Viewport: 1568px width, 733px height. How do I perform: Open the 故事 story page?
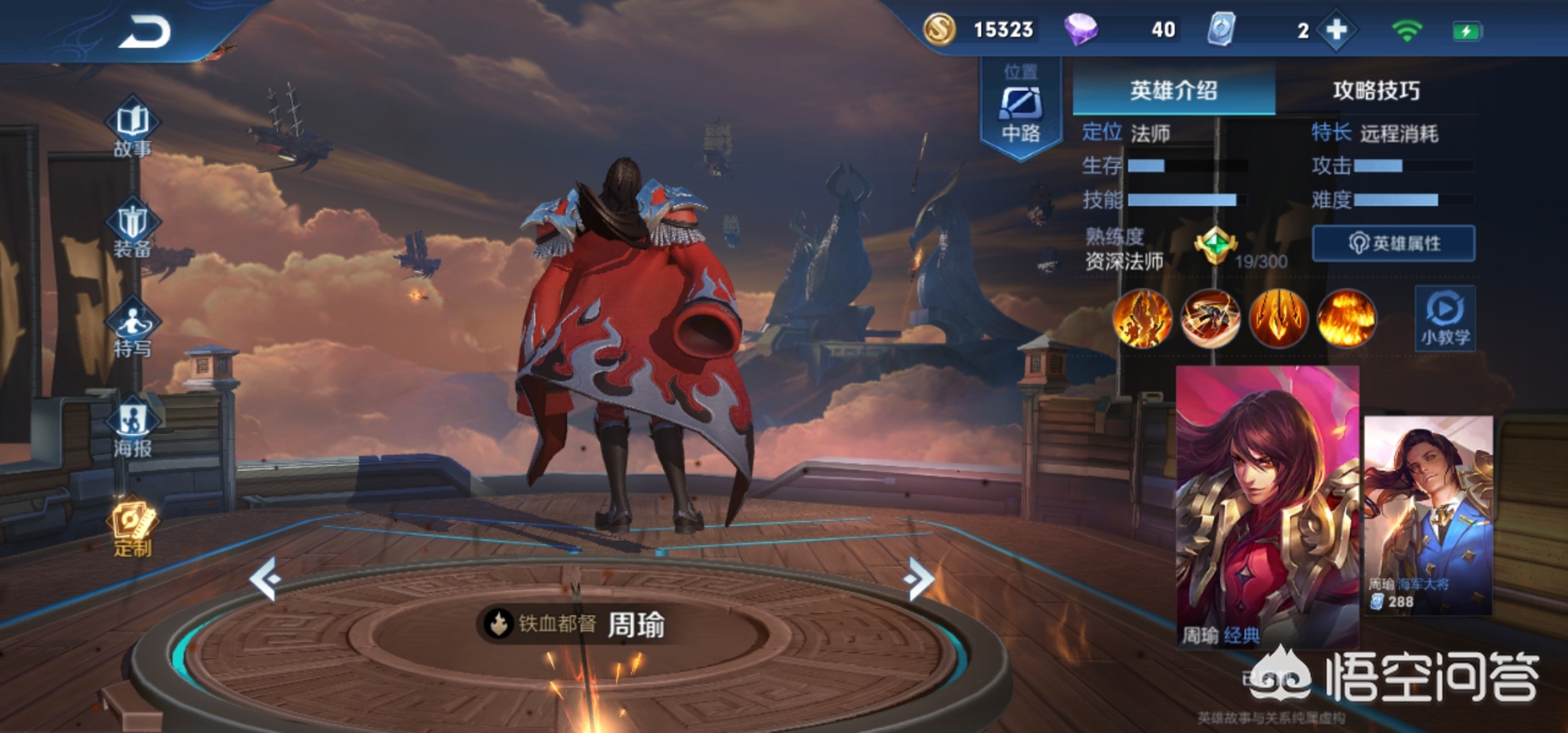pyautogui.click(x=132, y=127)
